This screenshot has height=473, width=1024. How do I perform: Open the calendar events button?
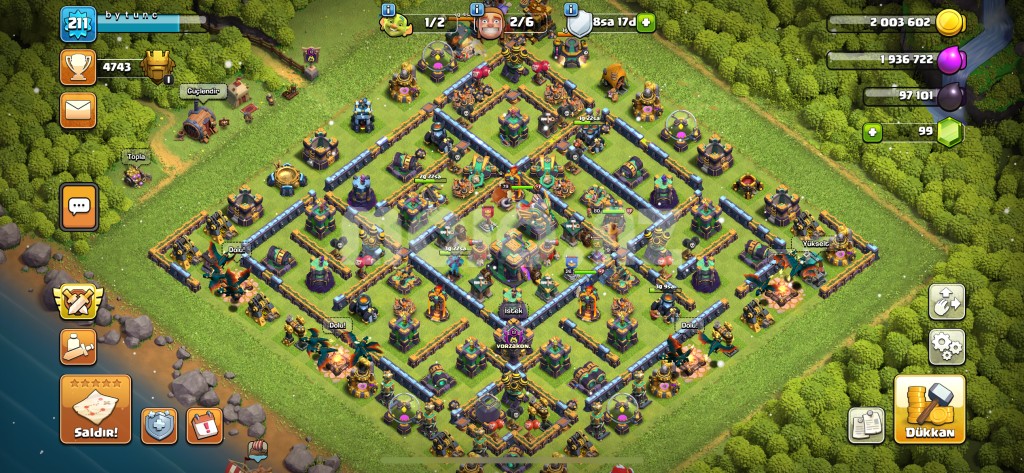204,425
